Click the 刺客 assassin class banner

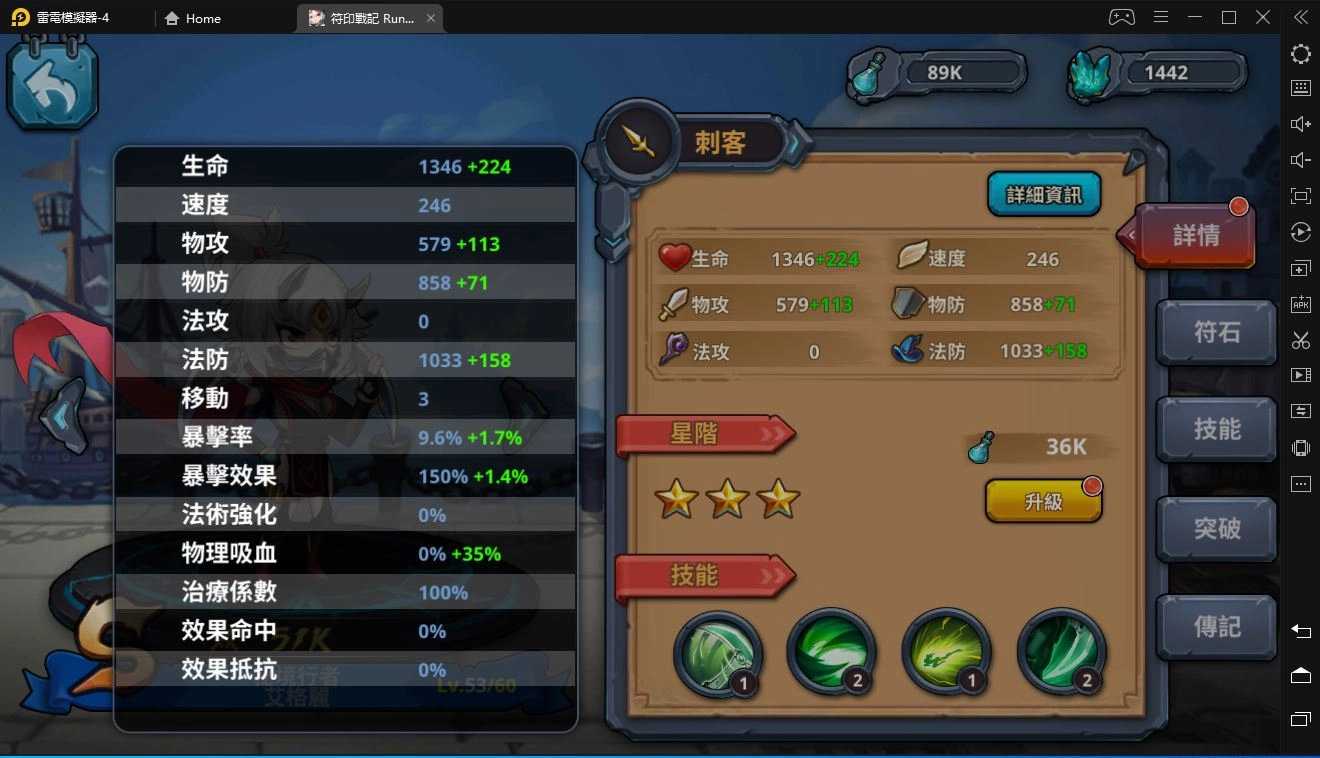[x=720, y=143]
